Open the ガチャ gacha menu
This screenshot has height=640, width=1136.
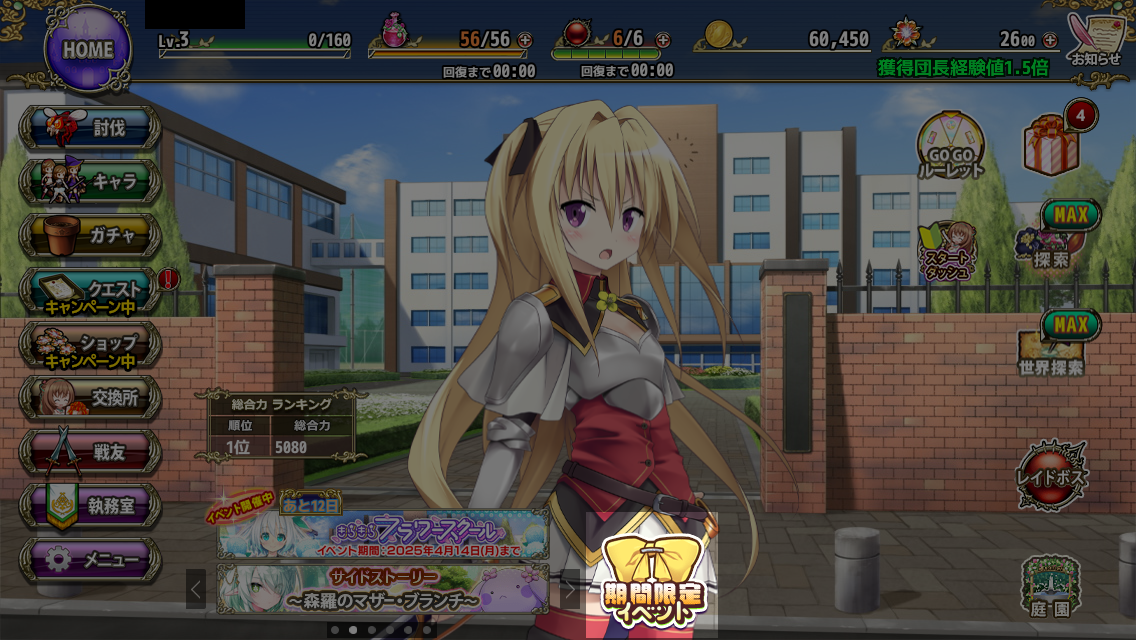(x=91, y=235)
